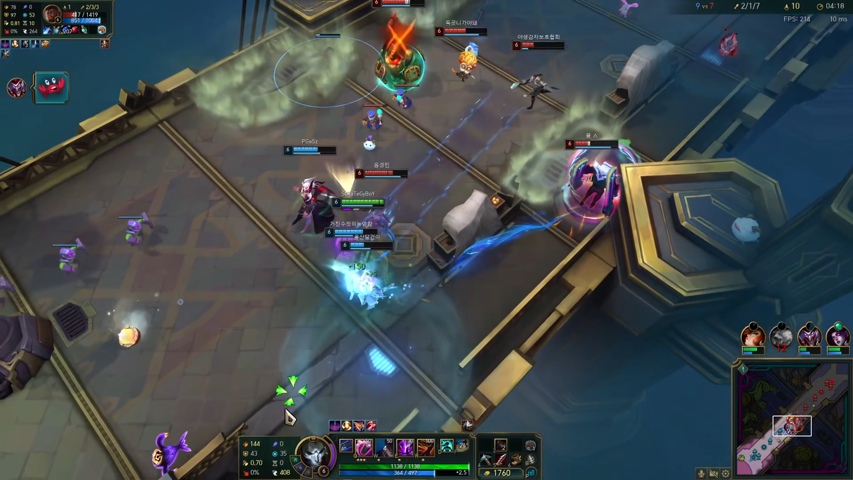Open the shop via the gold counter
This screenshot has height=480, width=853.
[x=500, y=472]
